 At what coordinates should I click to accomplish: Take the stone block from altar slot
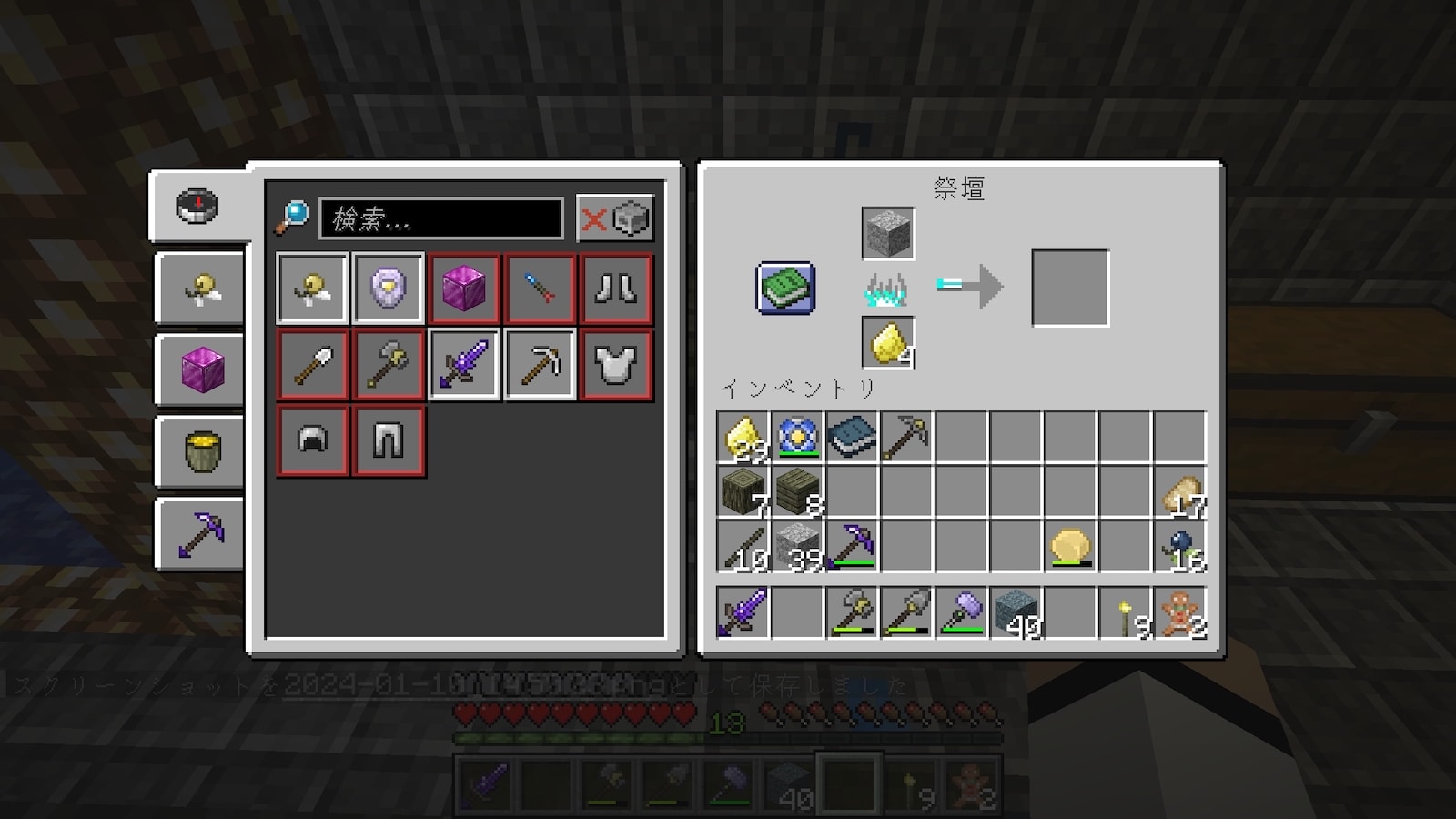tap(887, 233)
